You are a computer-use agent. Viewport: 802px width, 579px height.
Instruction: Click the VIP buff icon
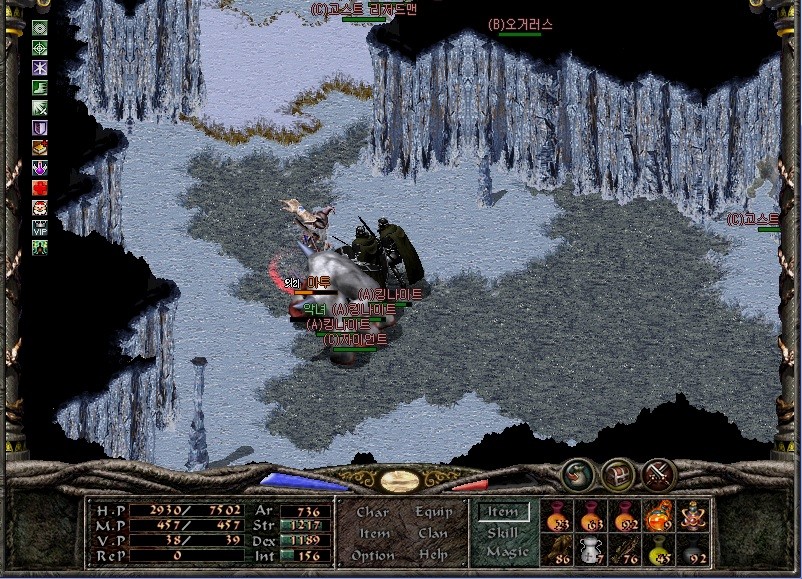pos(40,227)
